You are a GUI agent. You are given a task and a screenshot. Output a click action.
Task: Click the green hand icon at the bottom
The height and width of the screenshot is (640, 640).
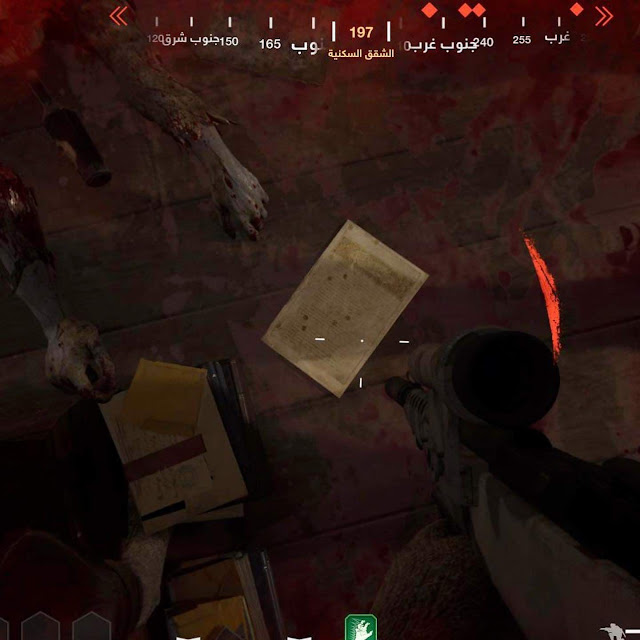[360, 627]
